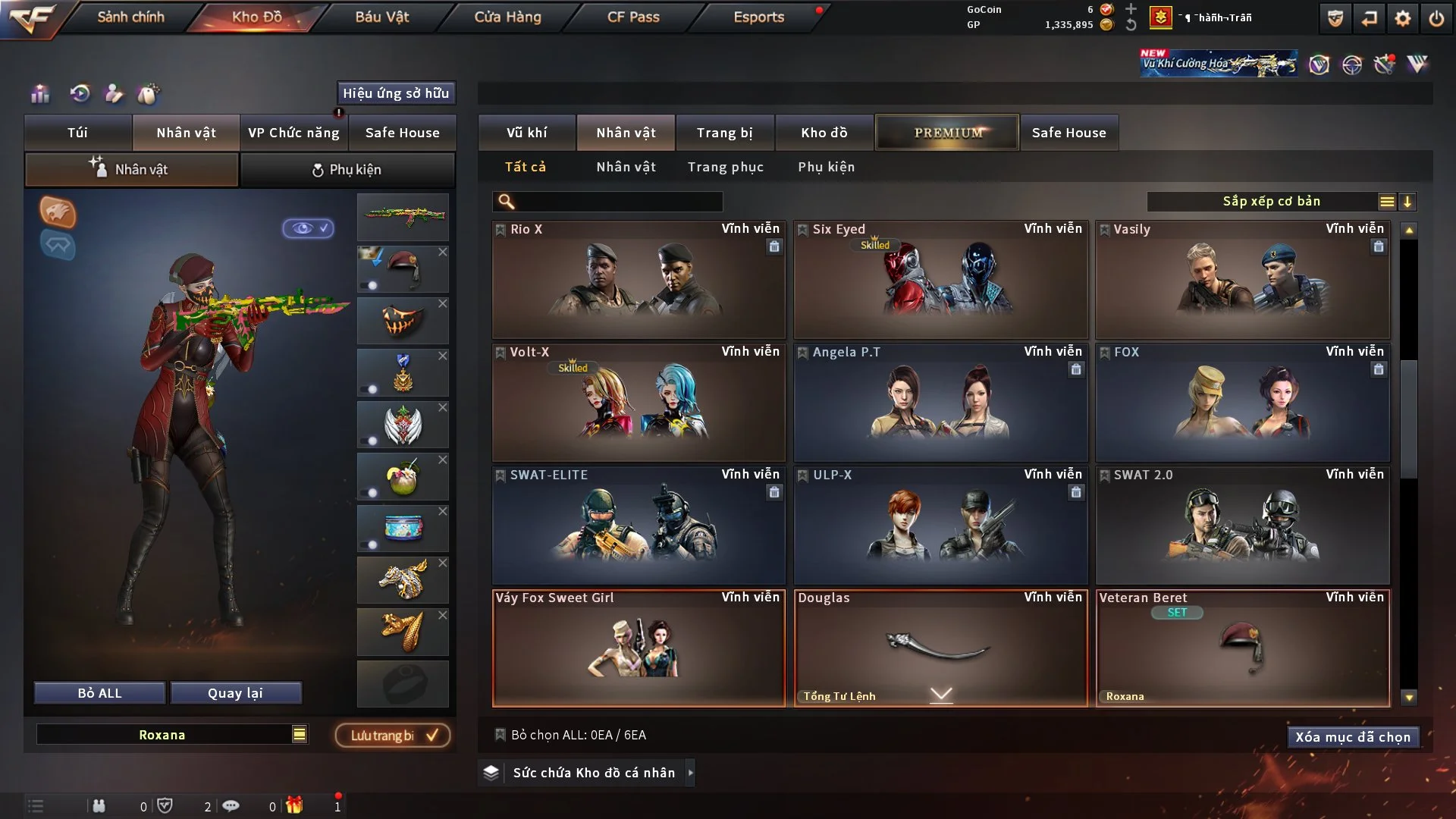Open the PREMIUM tab
Screen dimensions: 1456x819
(x=947, y=133)
